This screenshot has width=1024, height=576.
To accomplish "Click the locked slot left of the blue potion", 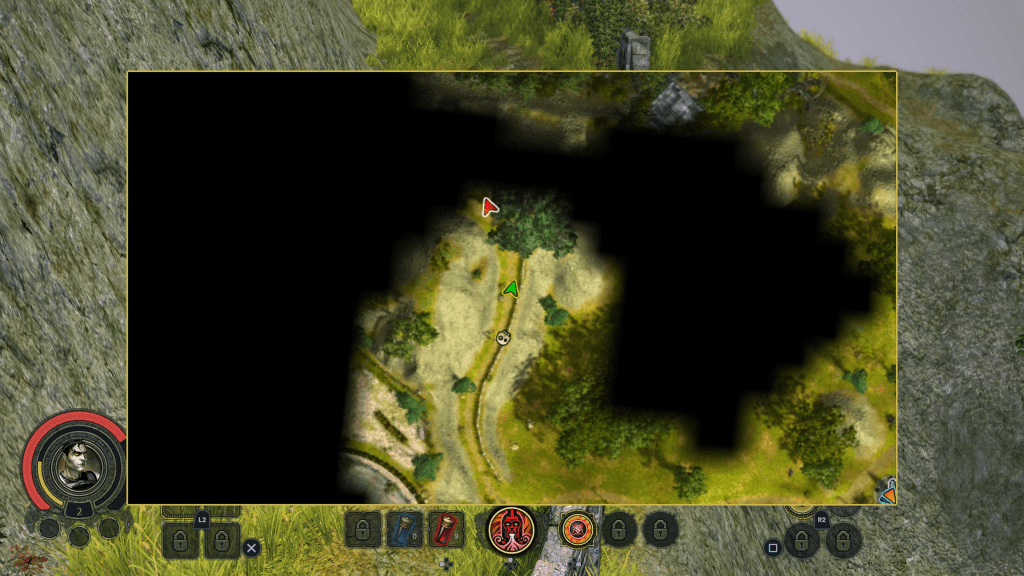I will (x=363, y=529).
